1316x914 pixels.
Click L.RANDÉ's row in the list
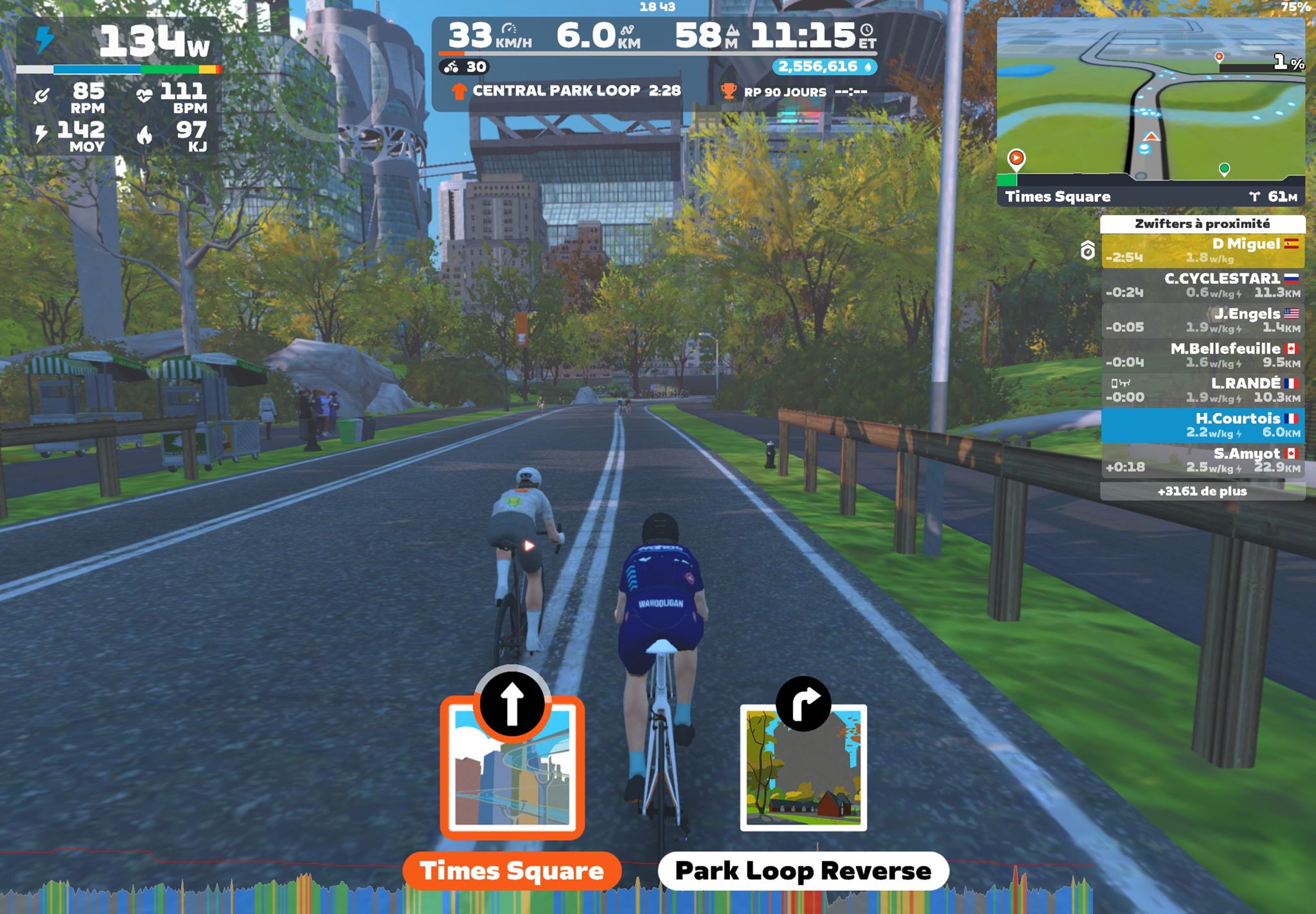click(x=1202, y=390)
